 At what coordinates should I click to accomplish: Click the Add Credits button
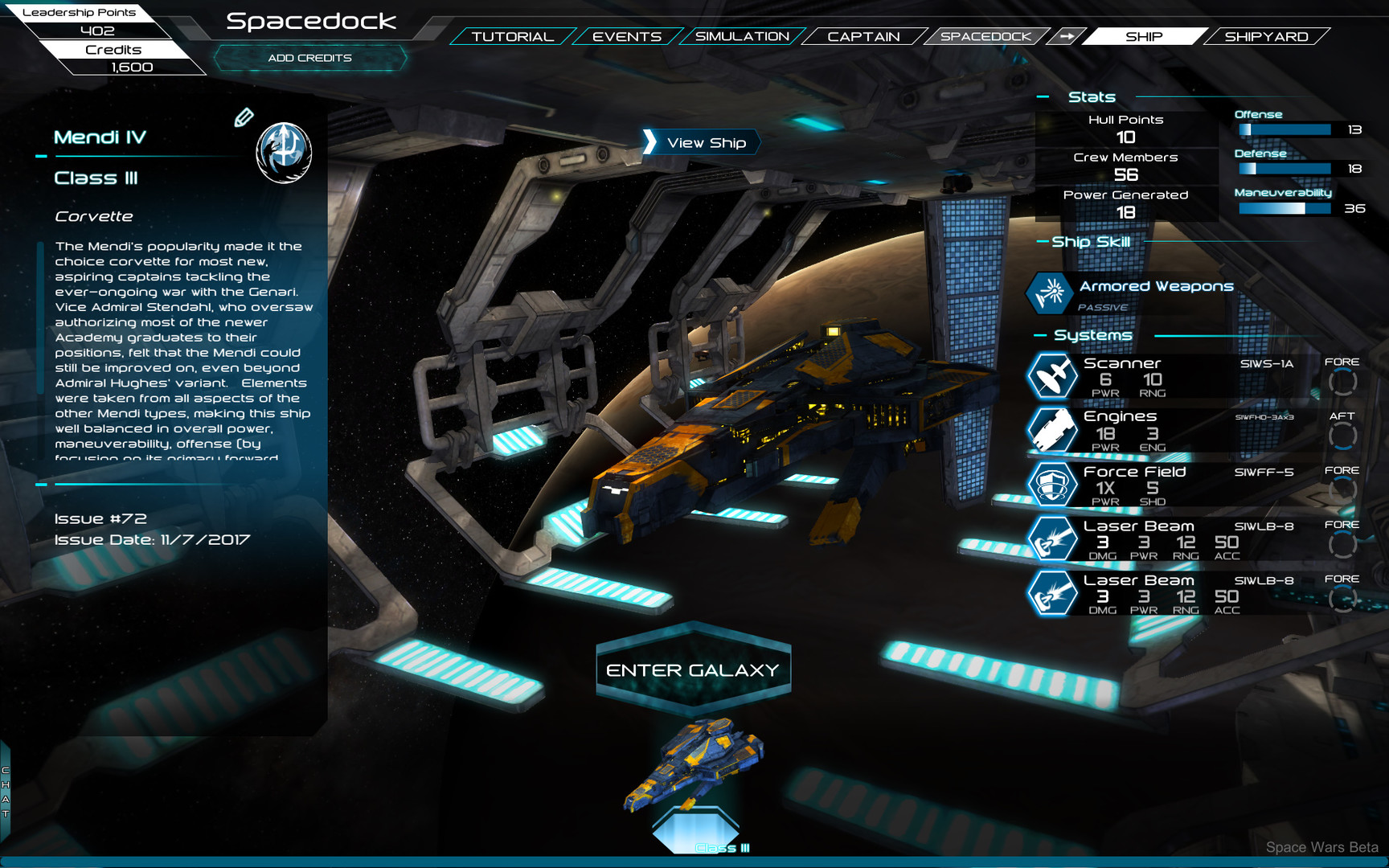point(309,57)
